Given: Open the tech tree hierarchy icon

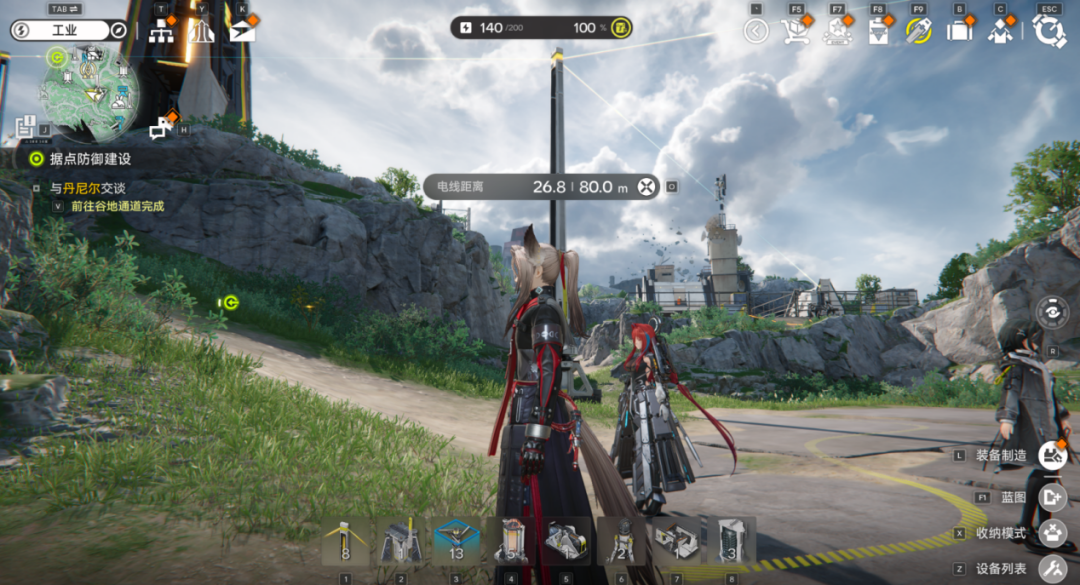Looking at the screenshot, I should pos(161,31).
